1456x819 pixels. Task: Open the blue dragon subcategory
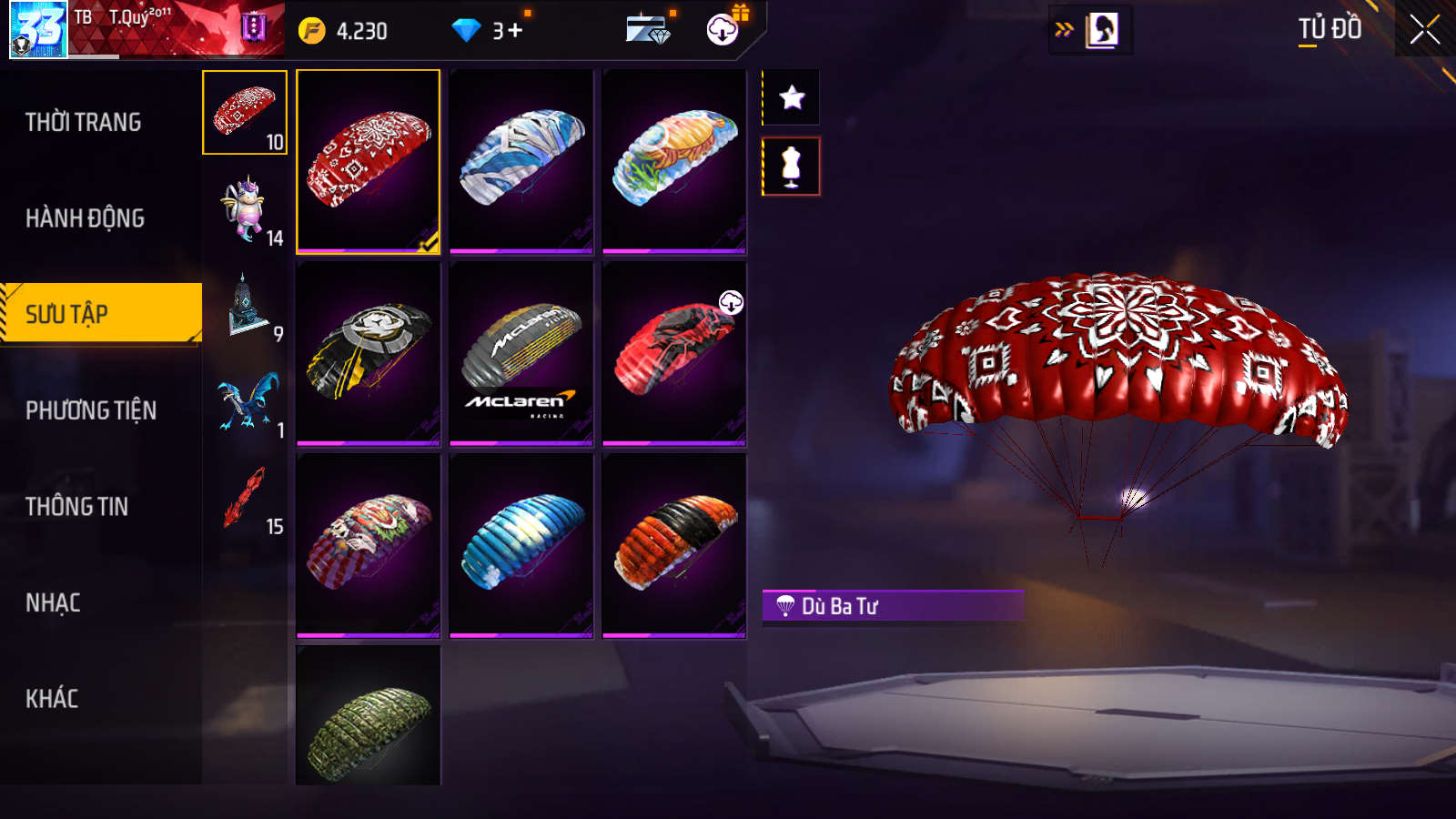[245, 402]
